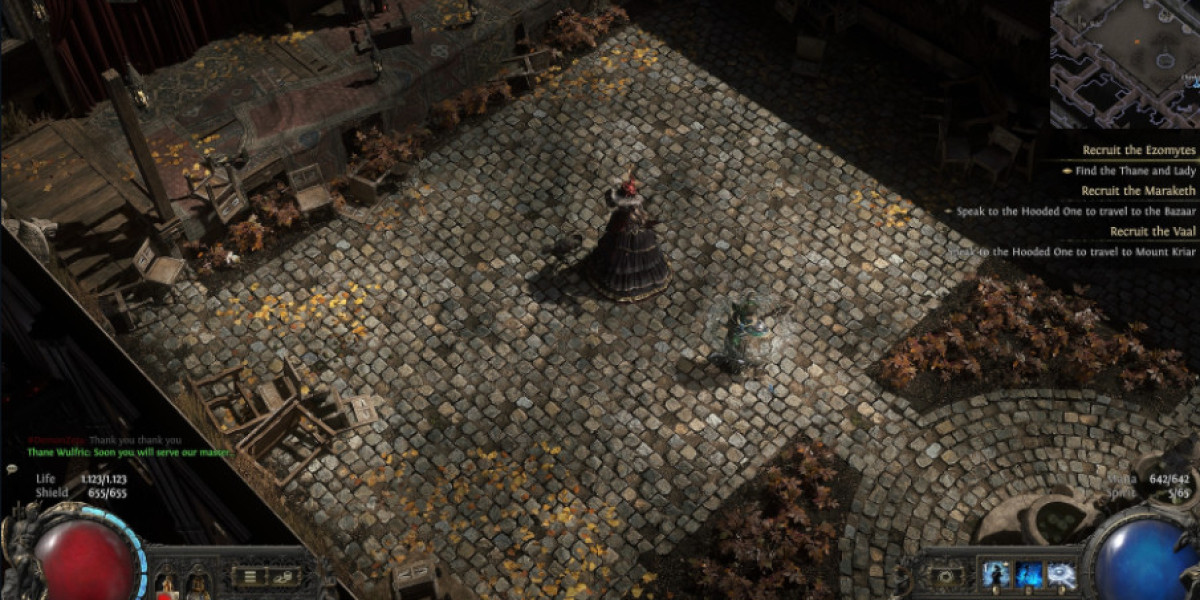Viewport: 1200px width, 600px height.
Task: Select the Recruit the Ezomytes quest
Action: click(1139, 150)
